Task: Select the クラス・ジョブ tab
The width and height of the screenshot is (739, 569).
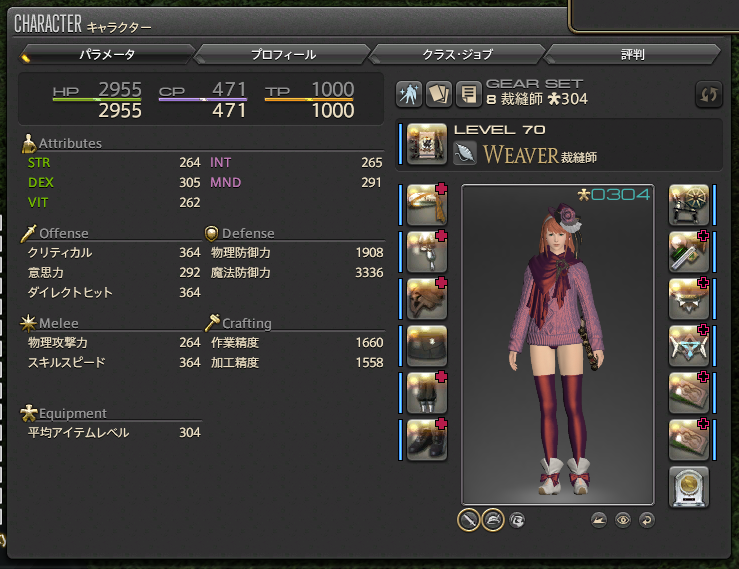Action: (459, 54)
